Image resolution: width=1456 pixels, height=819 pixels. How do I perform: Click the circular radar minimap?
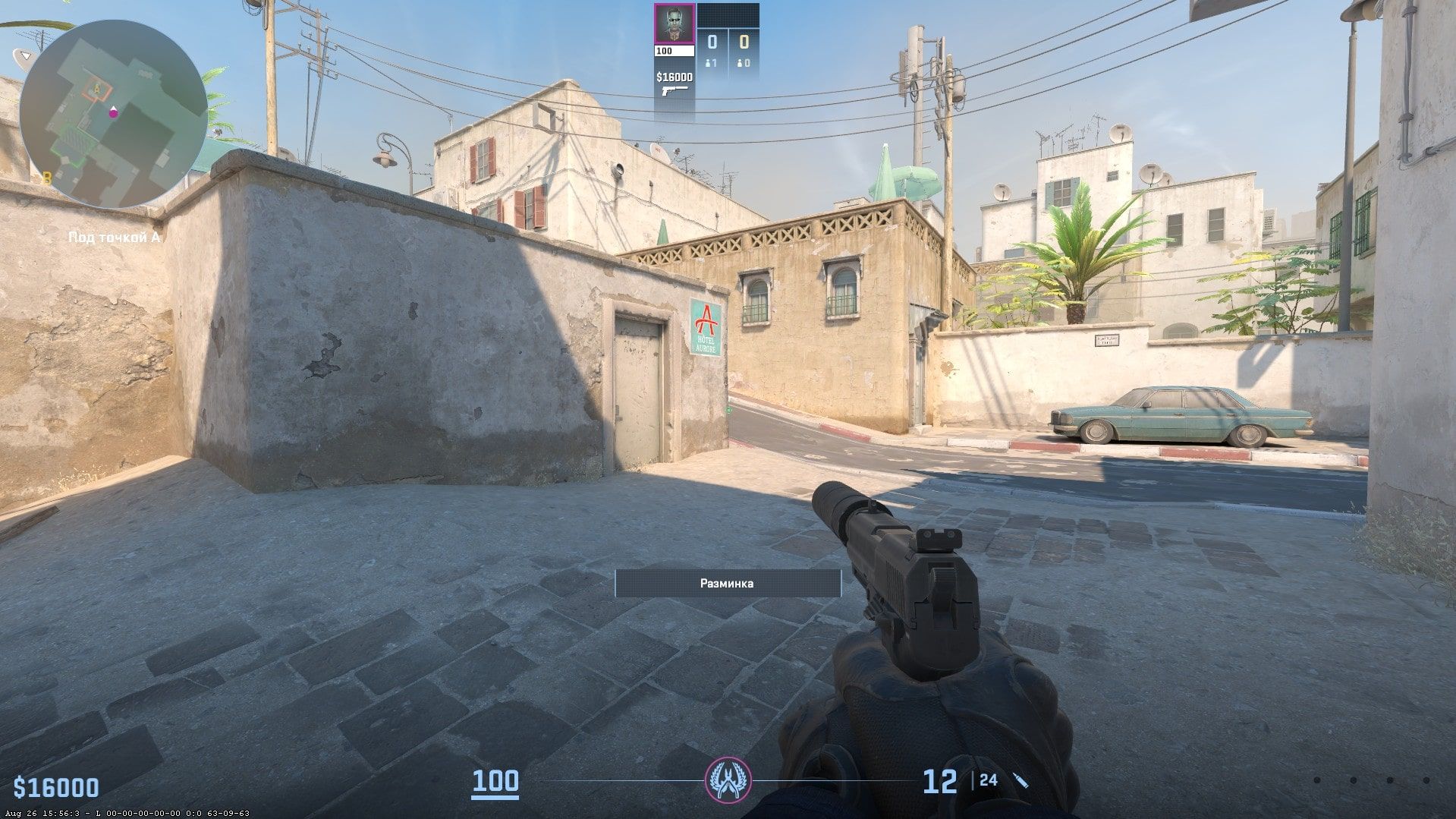coord(113,115)
